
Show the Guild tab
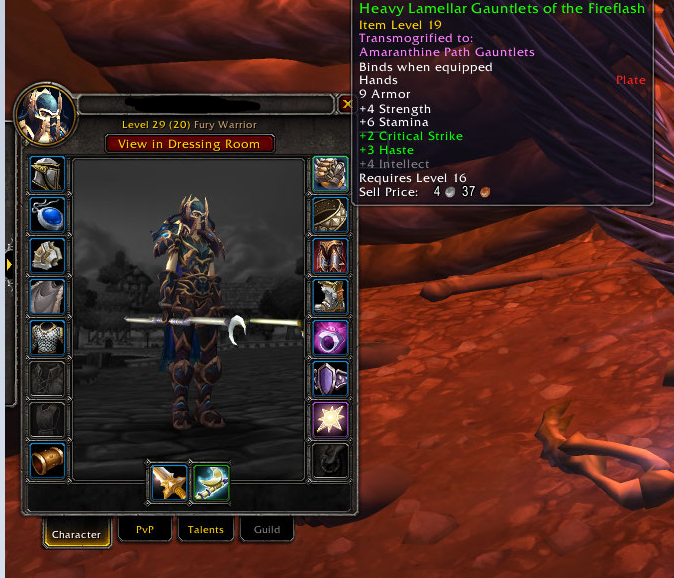[266, 529]
